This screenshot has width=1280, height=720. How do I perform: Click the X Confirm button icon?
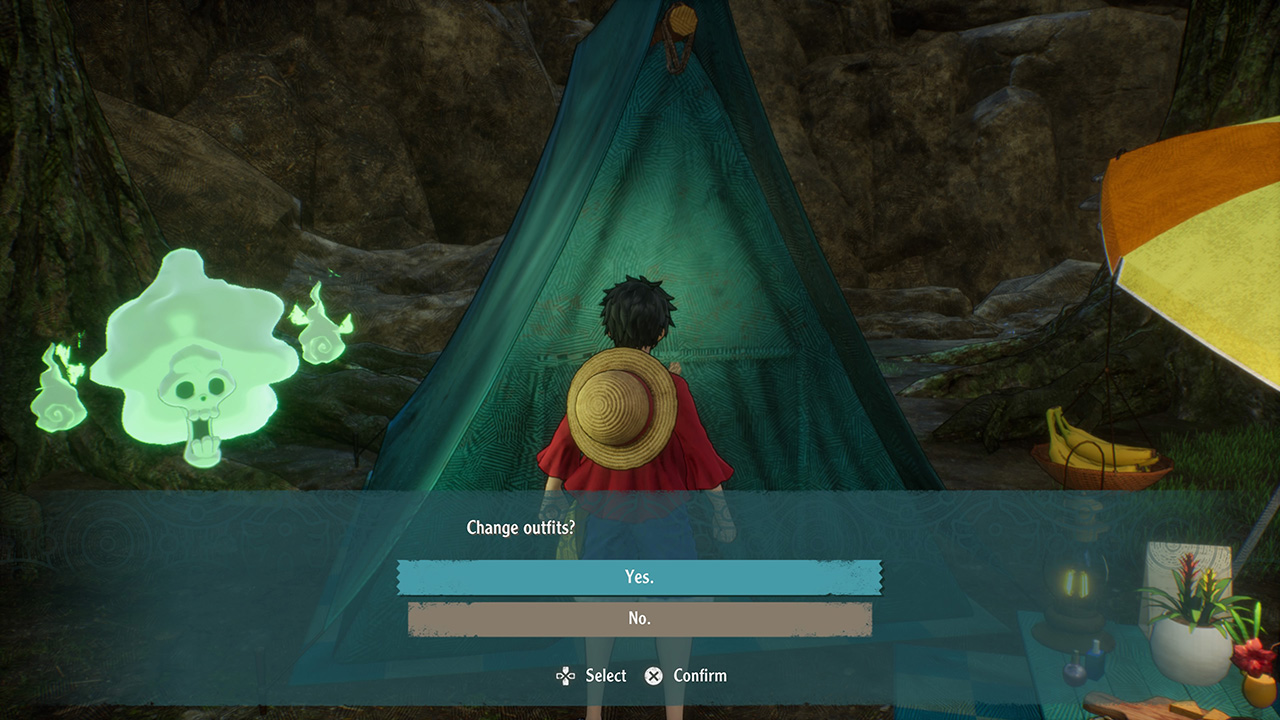tap(655, 676)
